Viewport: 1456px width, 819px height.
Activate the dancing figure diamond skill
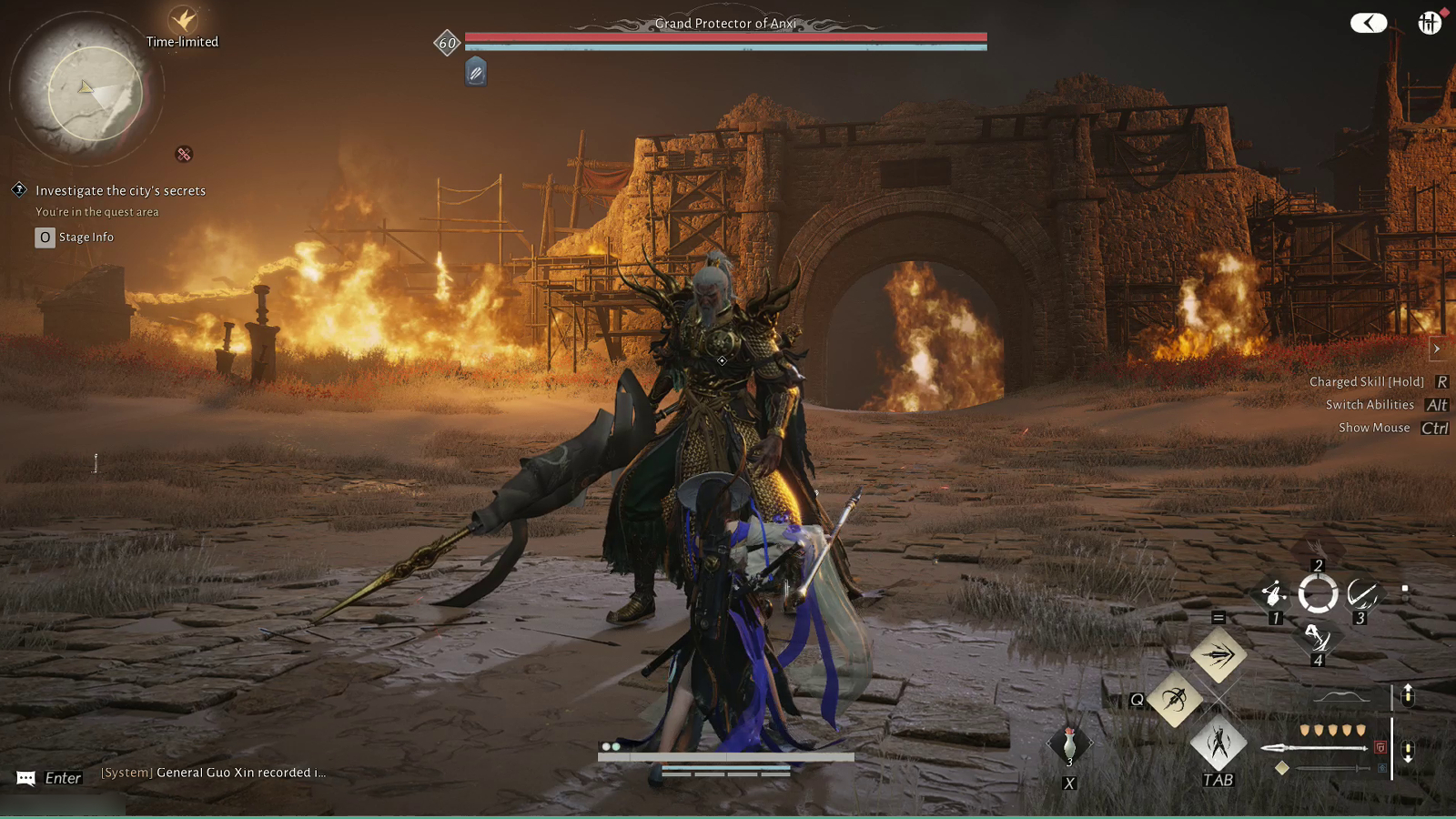pyautogui.click(x=1218, y=743)
